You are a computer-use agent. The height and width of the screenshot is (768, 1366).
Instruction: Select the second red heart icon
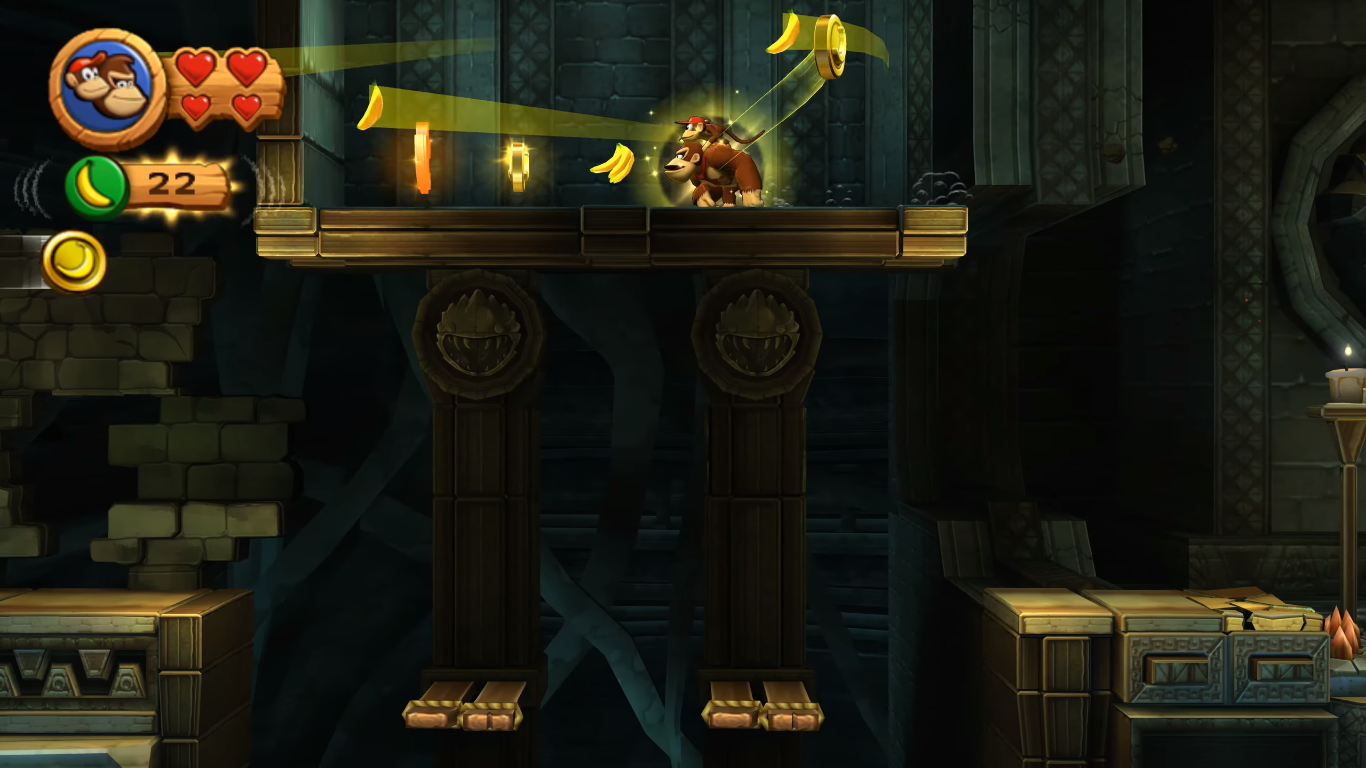point(246,64)
